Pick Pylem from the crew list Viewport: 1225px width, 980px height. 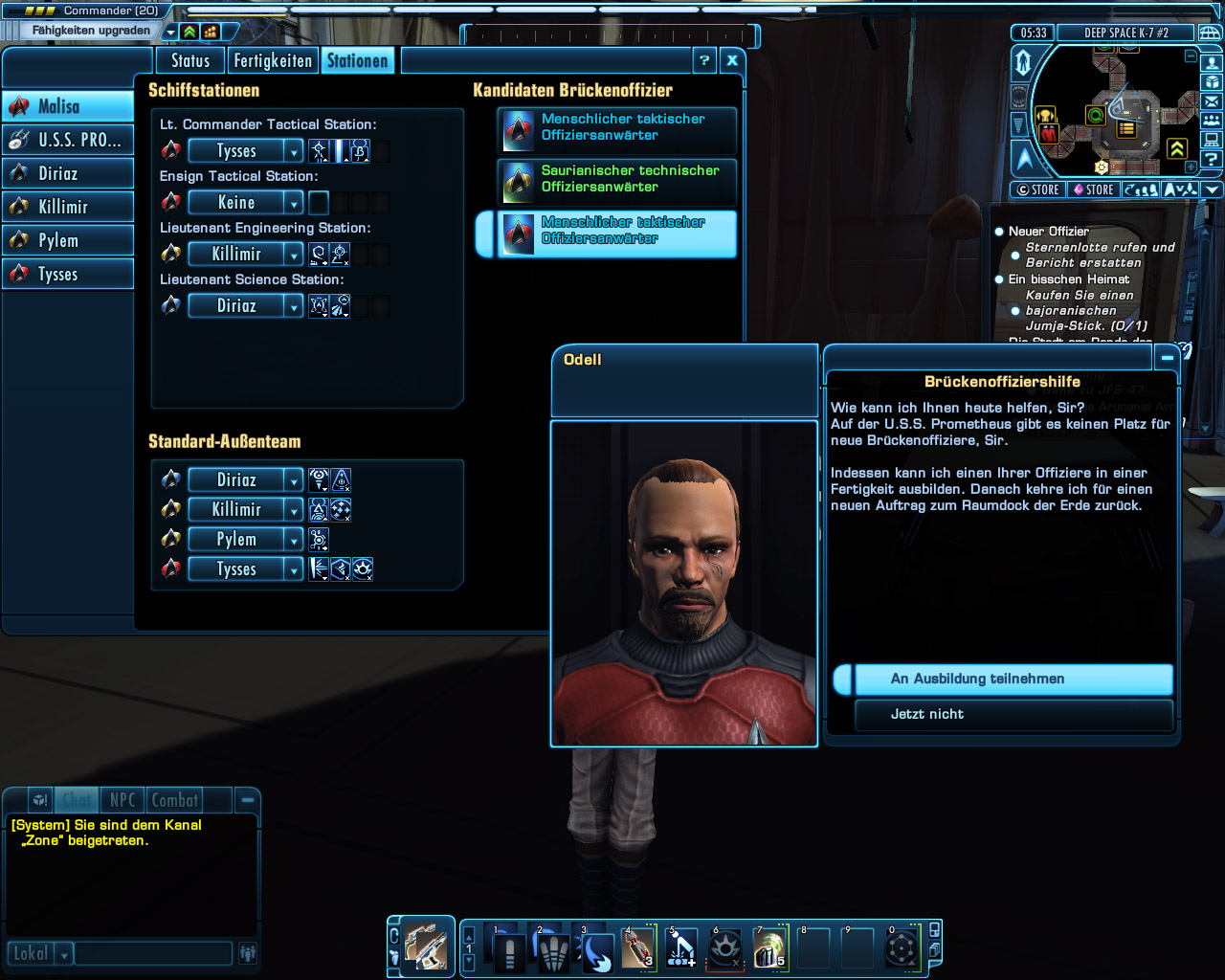(68, 240)
